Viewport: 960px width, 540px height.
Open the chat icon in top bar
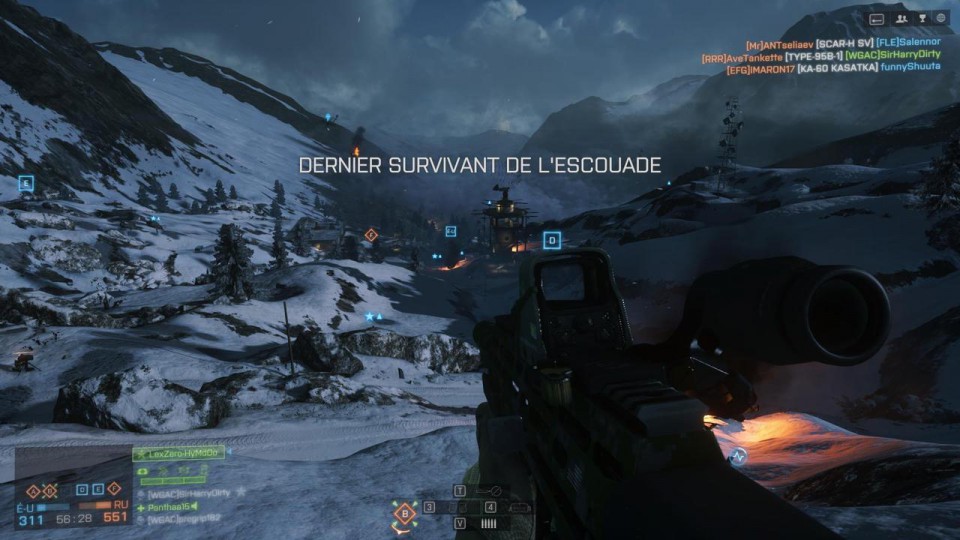click(x=877, y=18)
